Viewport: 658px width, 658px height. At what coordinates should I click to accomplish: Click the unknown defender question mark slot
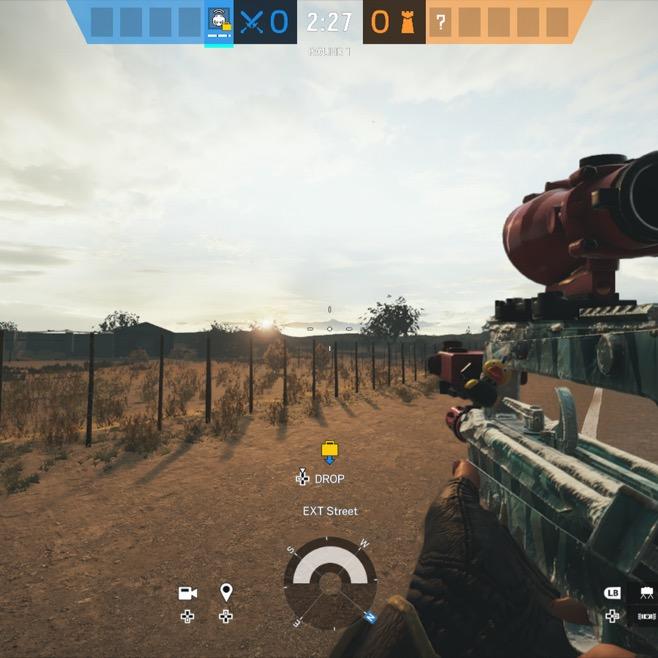pos(441,22)
